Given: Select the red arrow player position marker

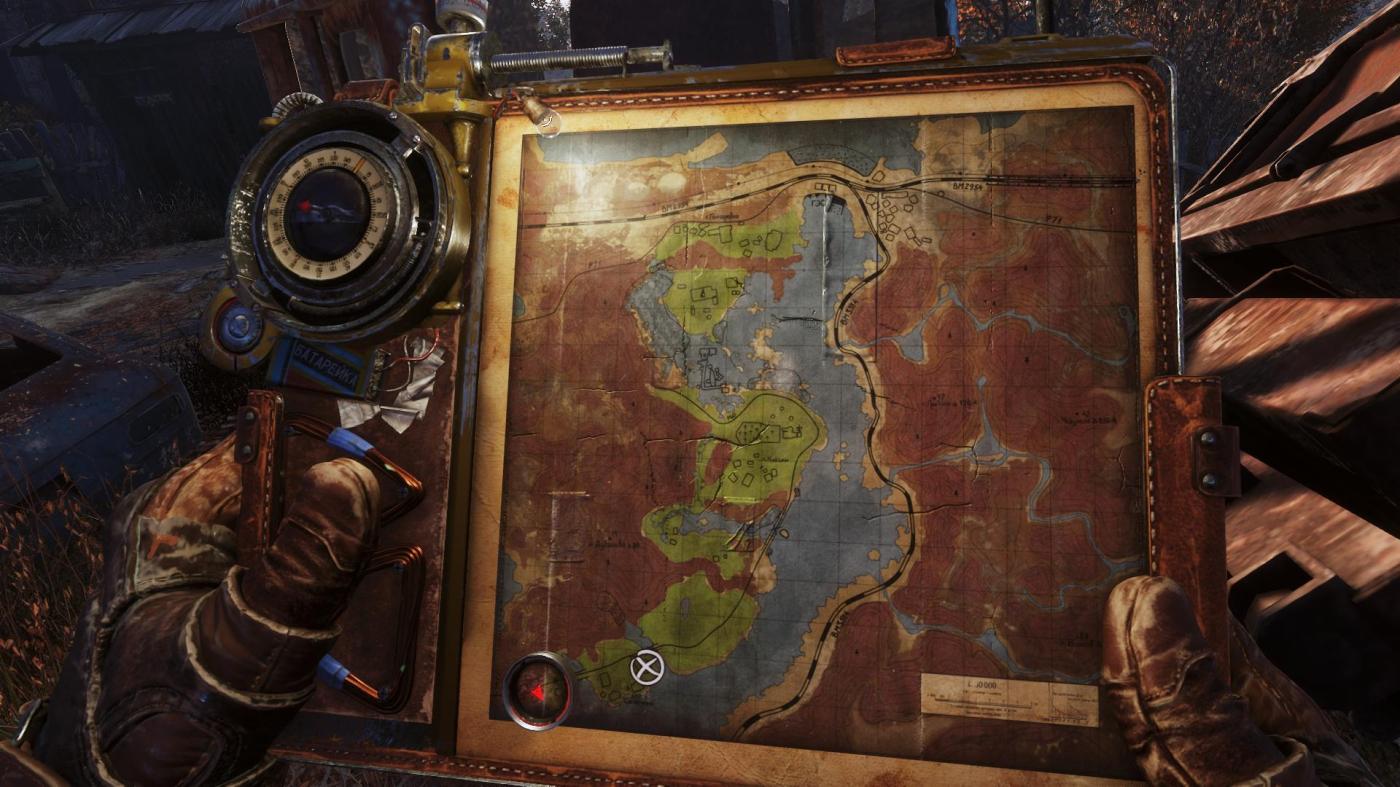Looking at the screenshot, I should tap(538, 691).
